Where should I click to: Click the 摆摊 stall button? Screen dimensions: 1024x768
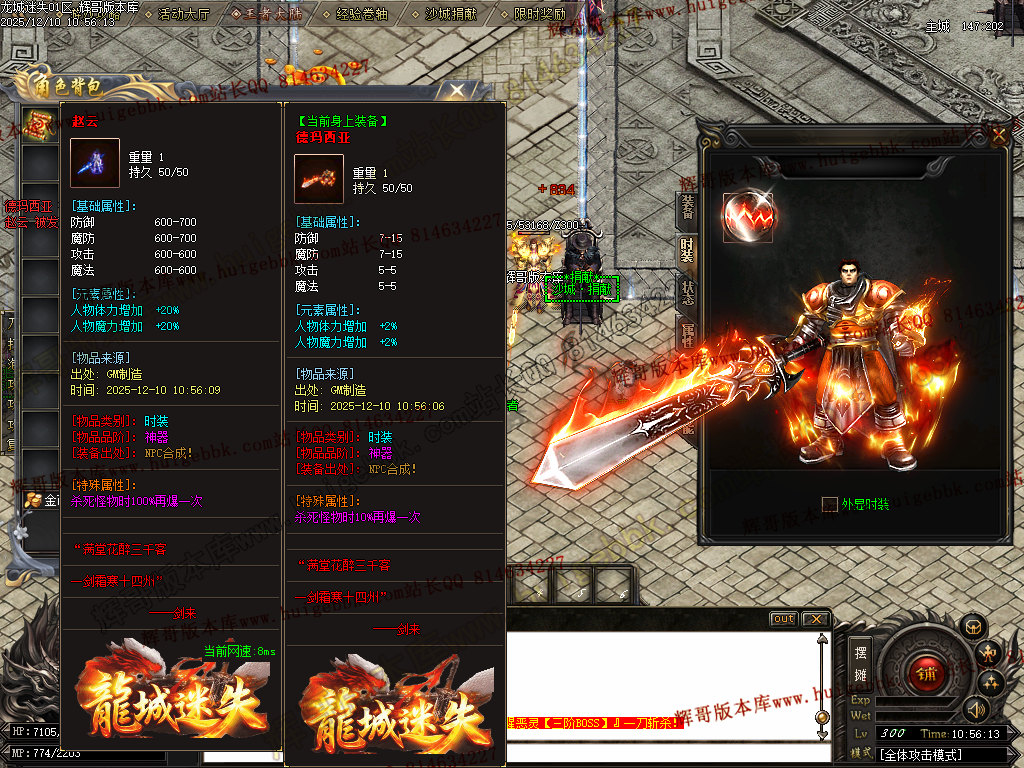tap(860, 660)
